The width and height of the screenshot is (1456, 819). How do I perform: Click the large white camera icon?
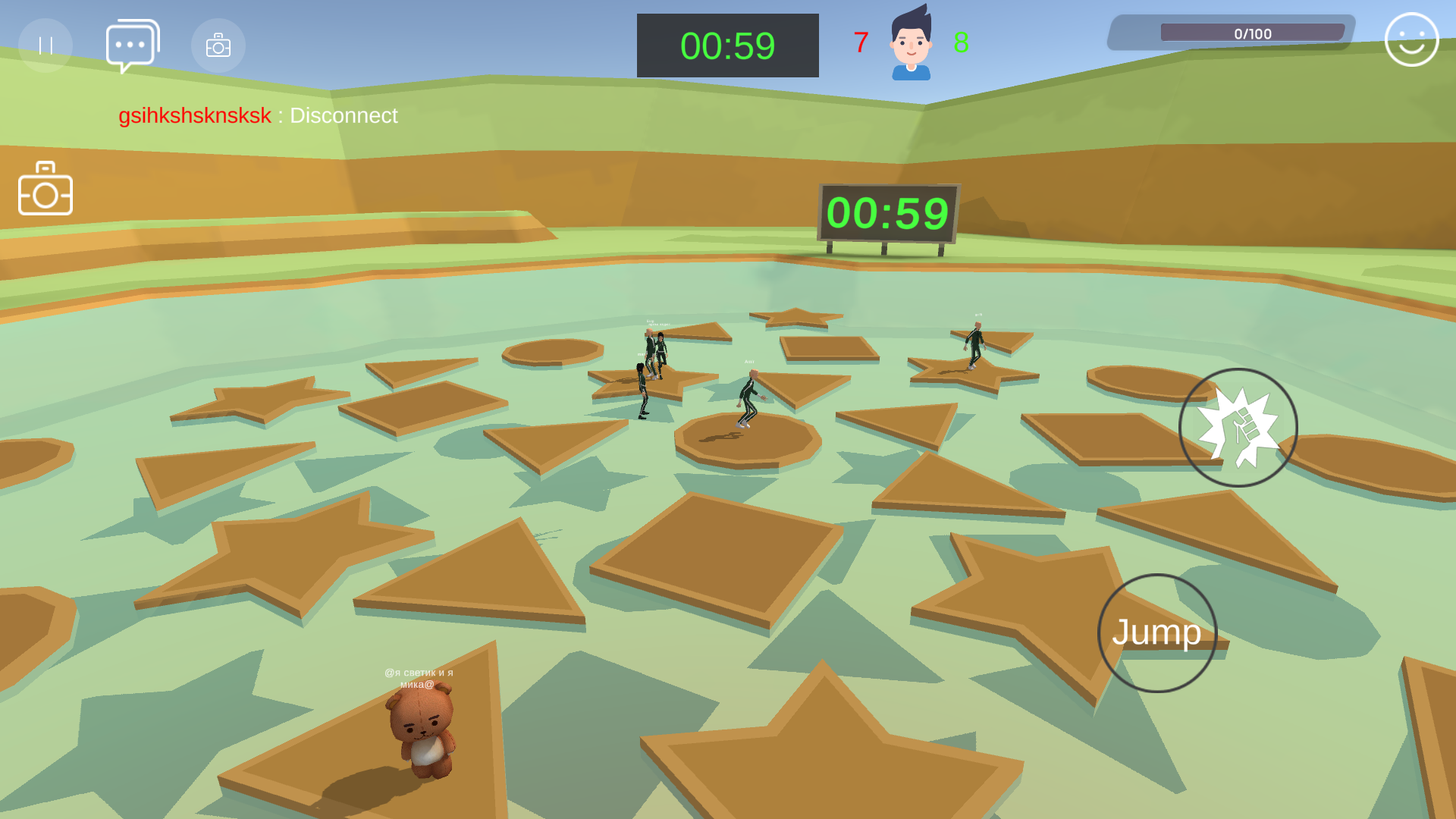(45, 189)
